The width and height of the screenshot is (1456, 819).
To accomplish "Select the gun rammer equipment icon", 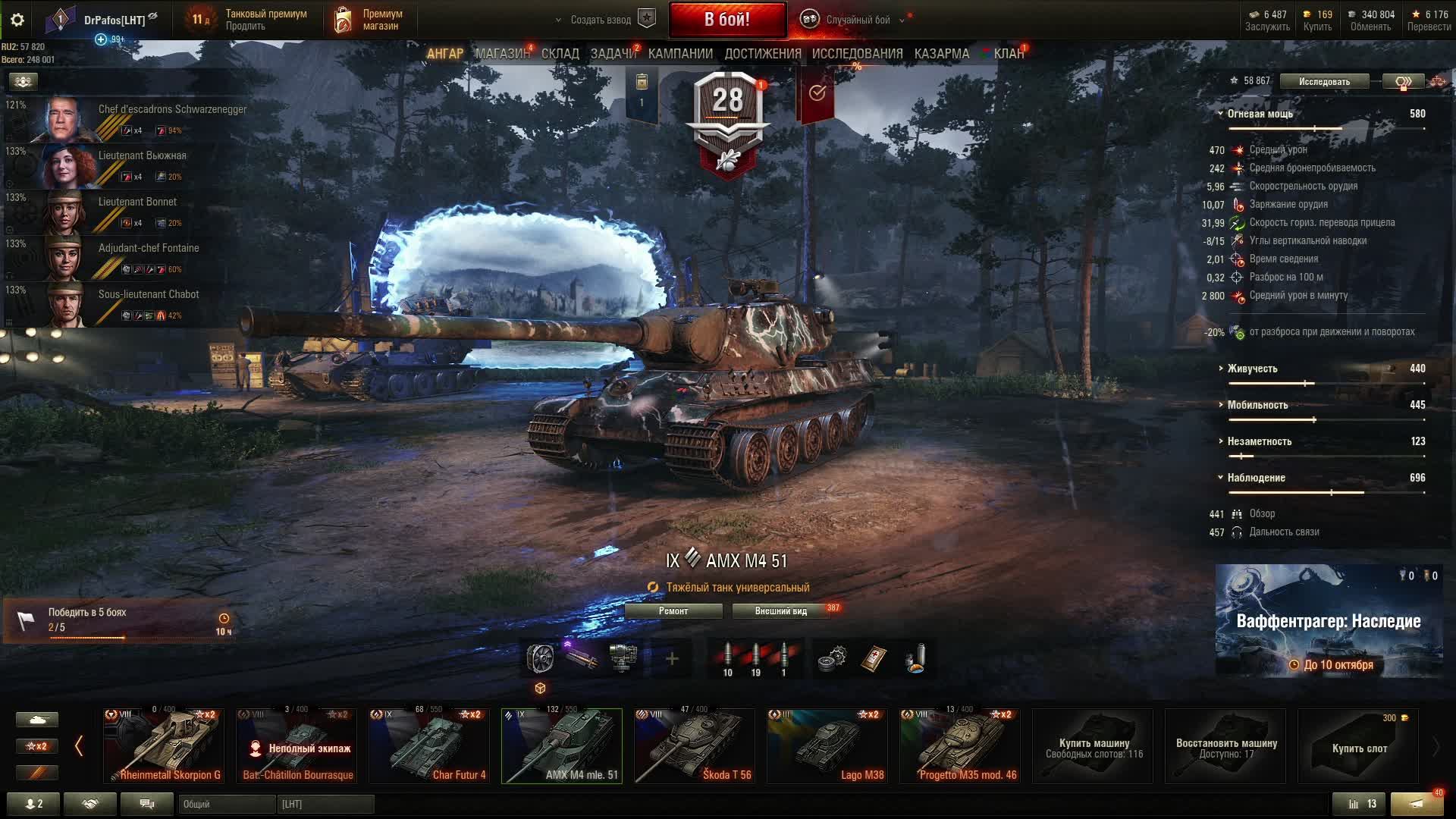I will (582, 658).
